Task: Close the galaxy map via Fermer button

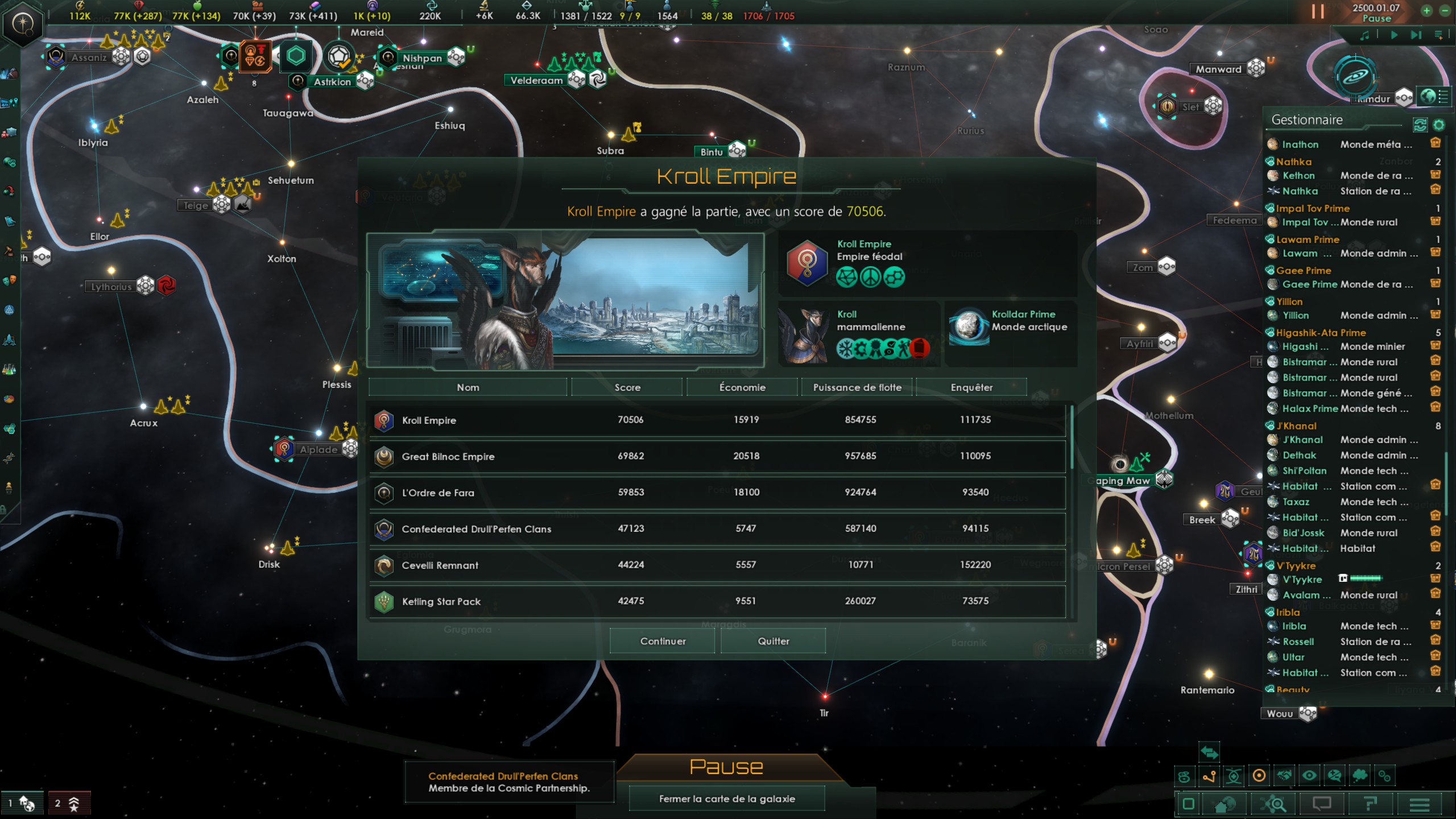Action: 726,799
